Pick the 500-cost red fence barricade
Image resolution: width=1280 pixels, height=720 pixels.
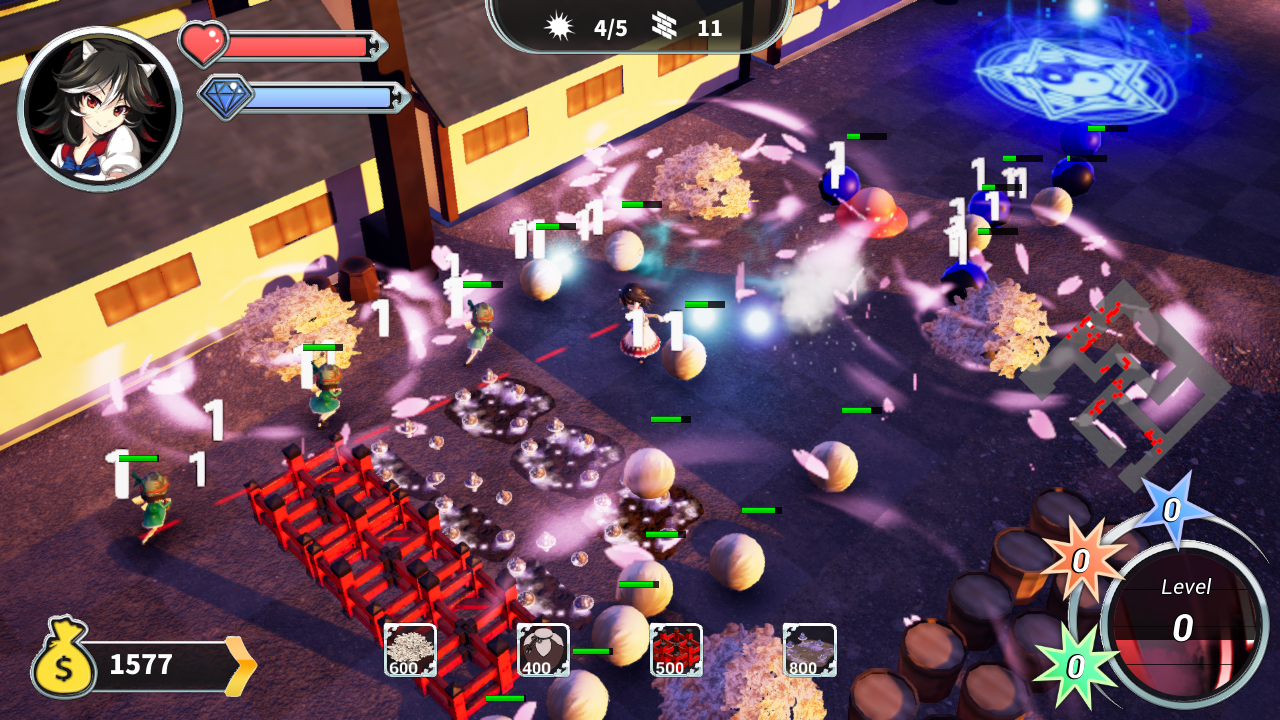(x=676, y=650)
